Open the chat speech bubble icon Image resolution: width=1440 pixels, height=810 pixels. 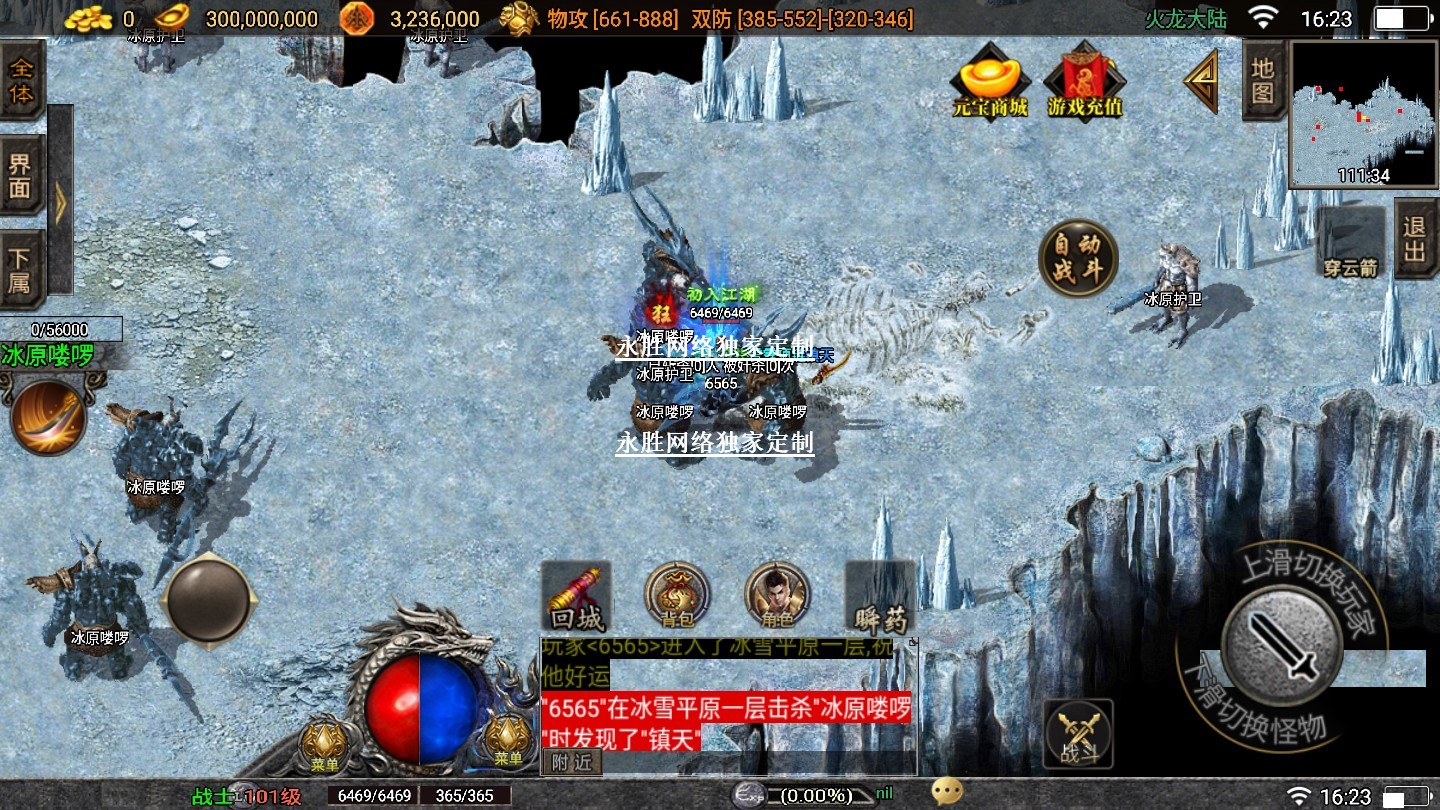pyautogui.click(x=947, y=792)
